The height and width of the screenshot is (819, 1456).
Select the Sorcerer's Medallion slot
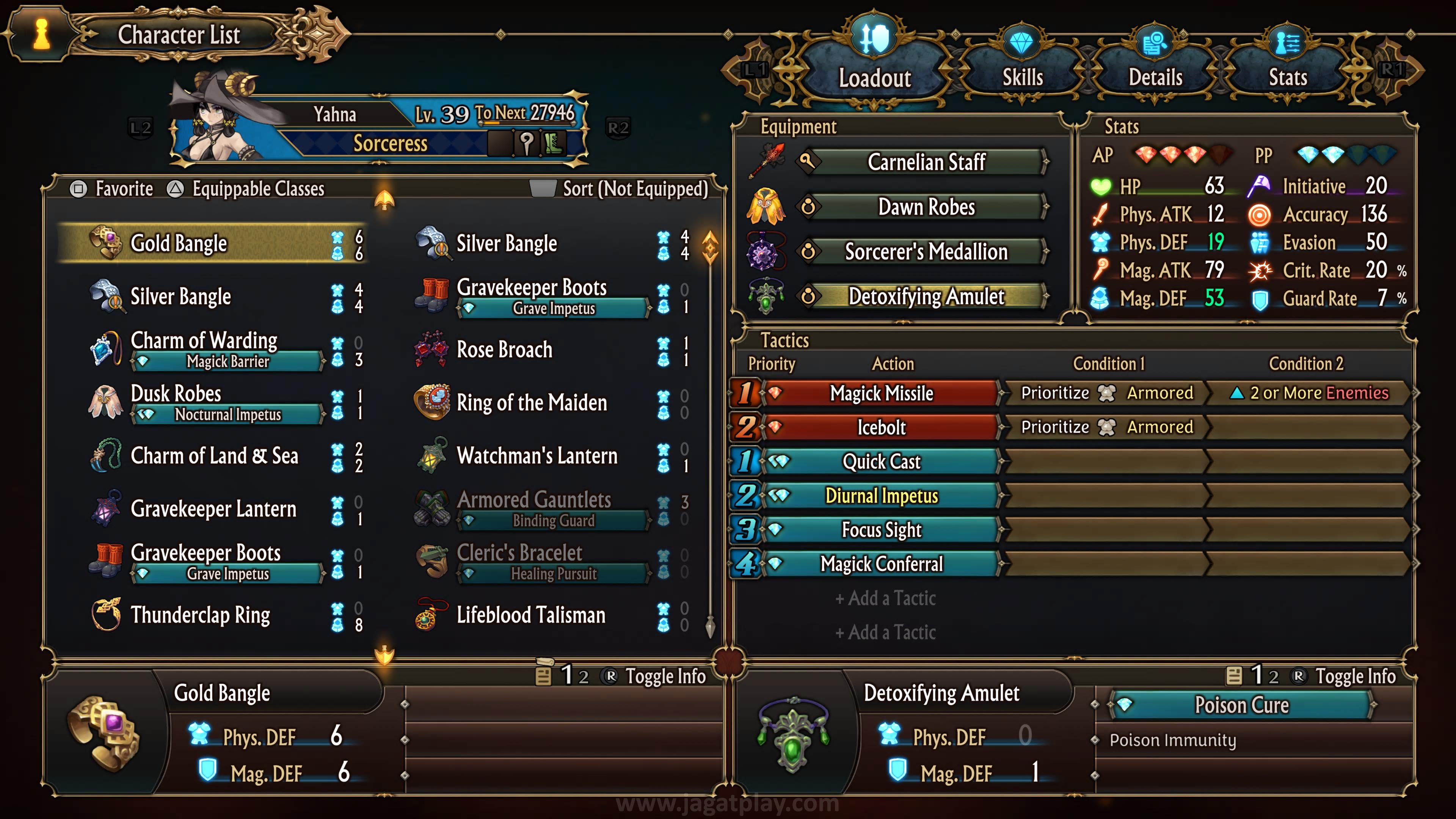pos(926,251)
